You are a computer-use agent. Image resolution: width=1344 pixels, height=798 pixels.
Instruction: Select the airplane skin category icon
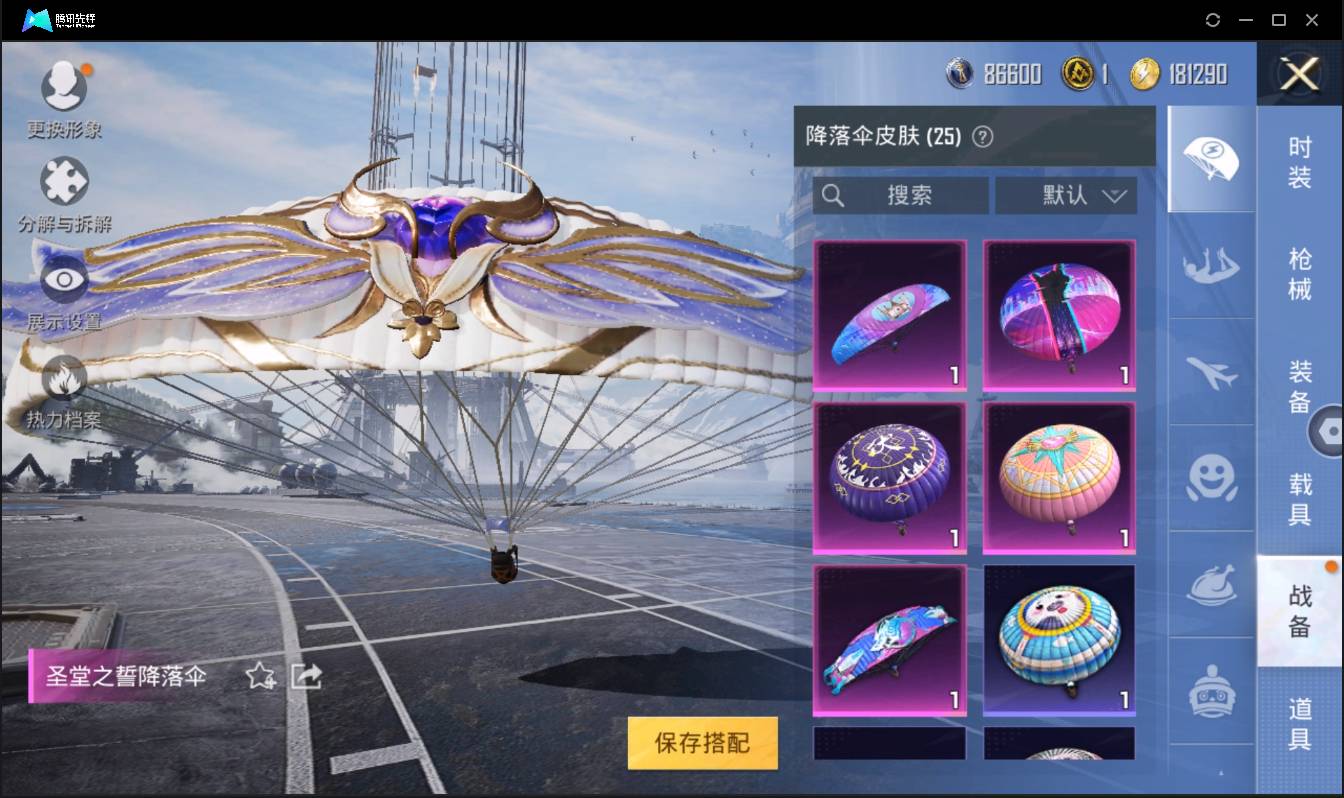[1211, 373]
